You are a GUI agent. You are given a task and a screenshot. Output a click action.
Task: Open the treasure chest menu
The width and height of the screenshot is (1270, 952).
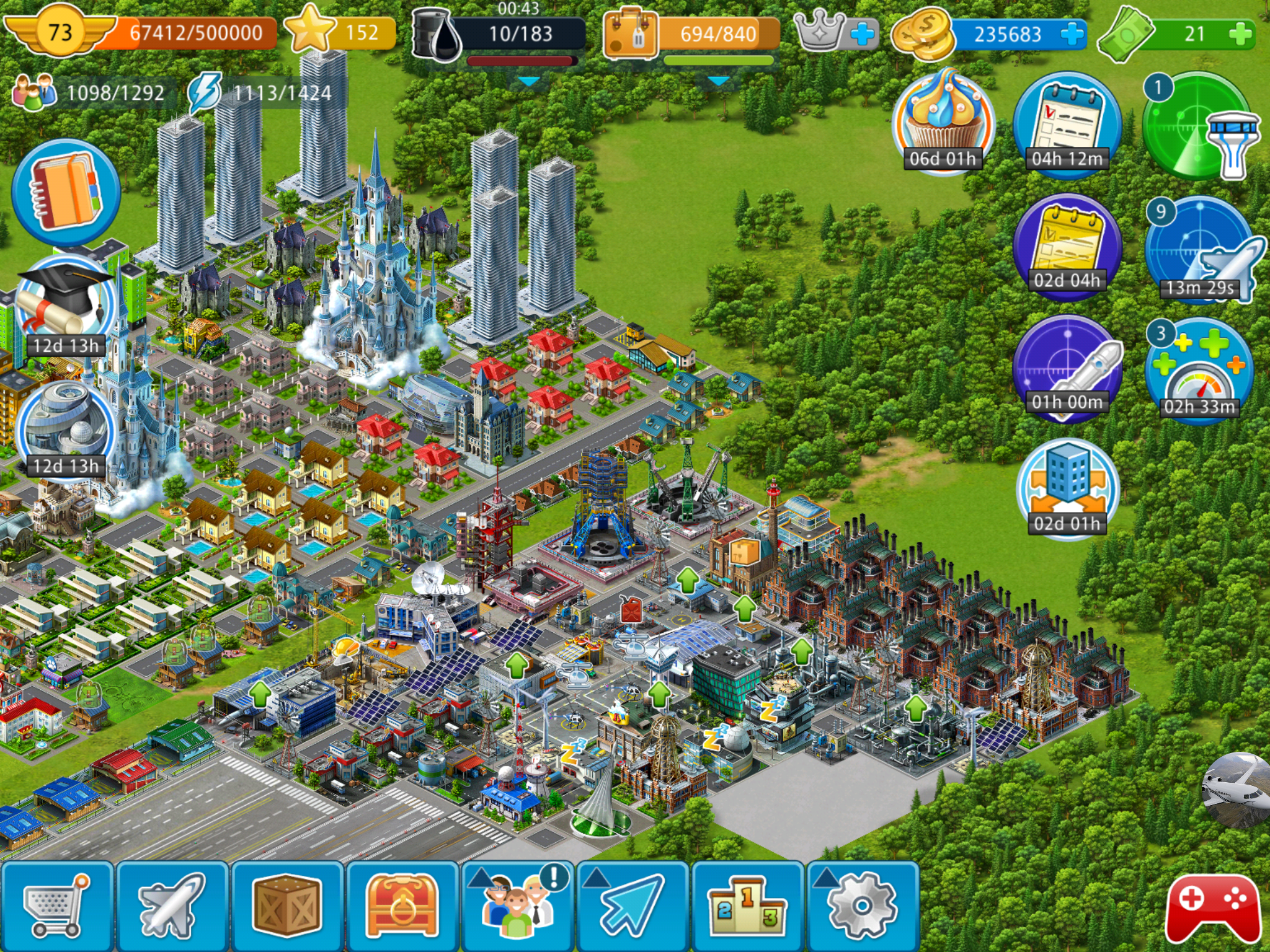point(402,906)
